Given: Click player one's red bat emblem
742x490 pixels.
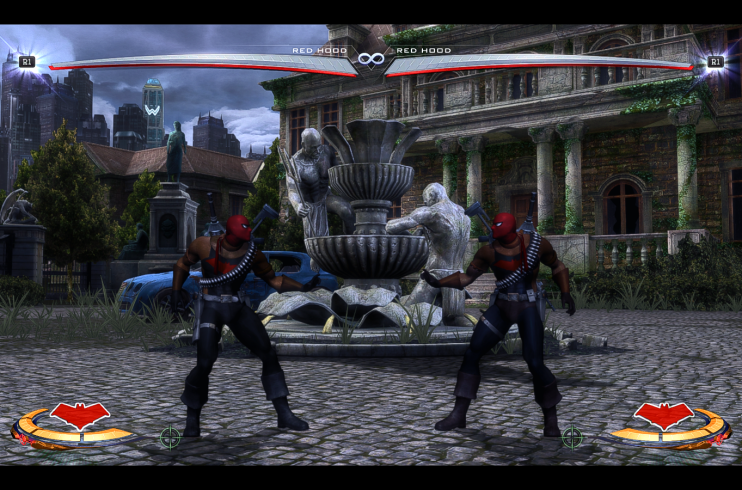Looking at the screenshot, I should pos(80,413).
